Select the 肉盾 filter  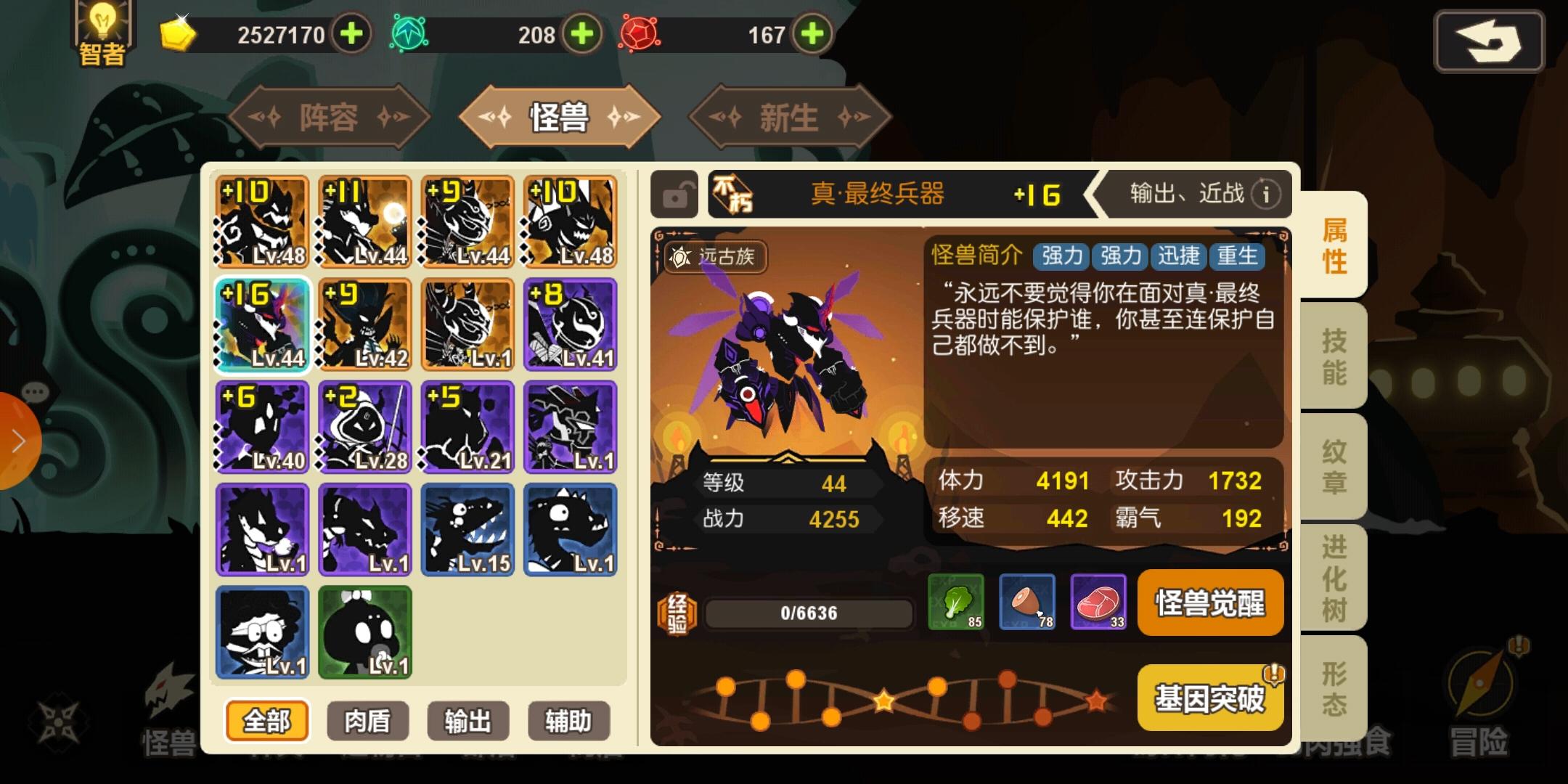tap(367, 721)
